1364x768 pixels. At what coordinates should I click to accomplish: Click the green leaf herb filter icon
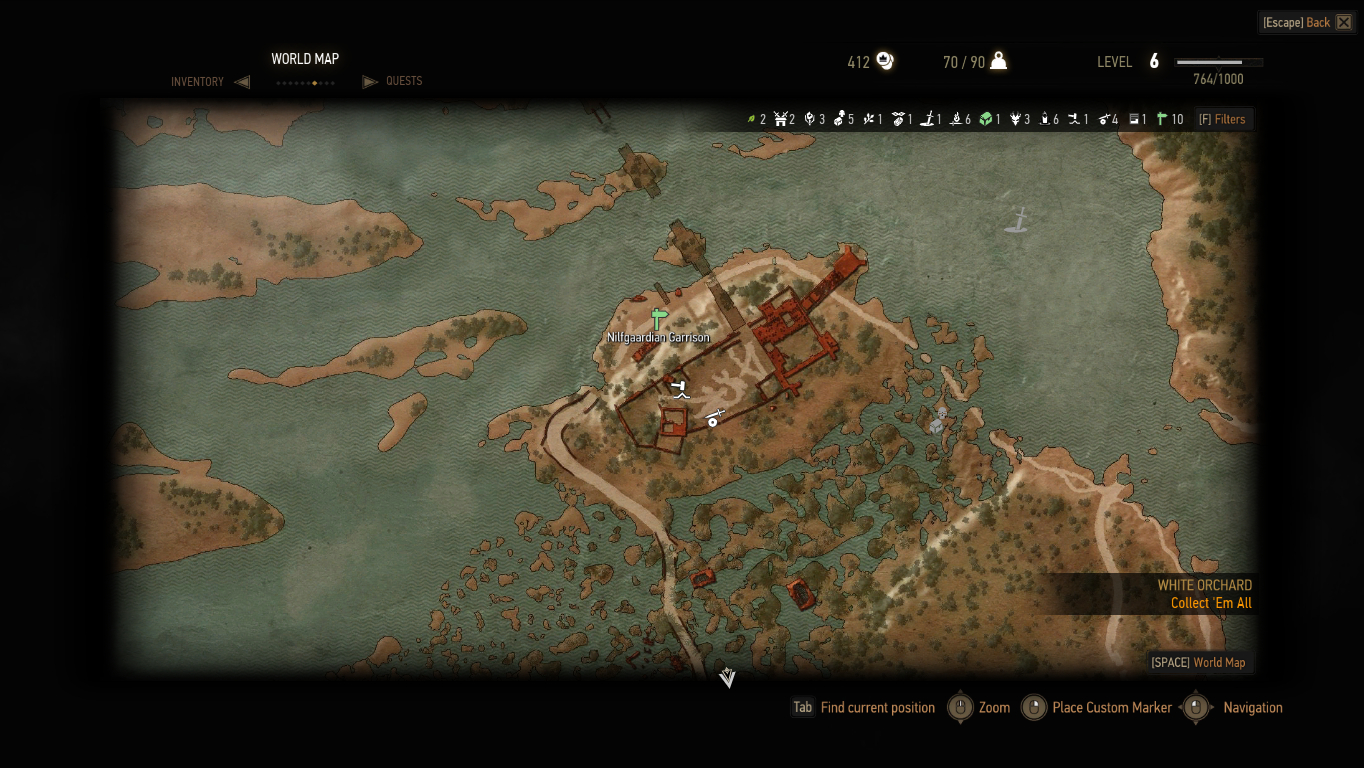click(x=751, y=119)
